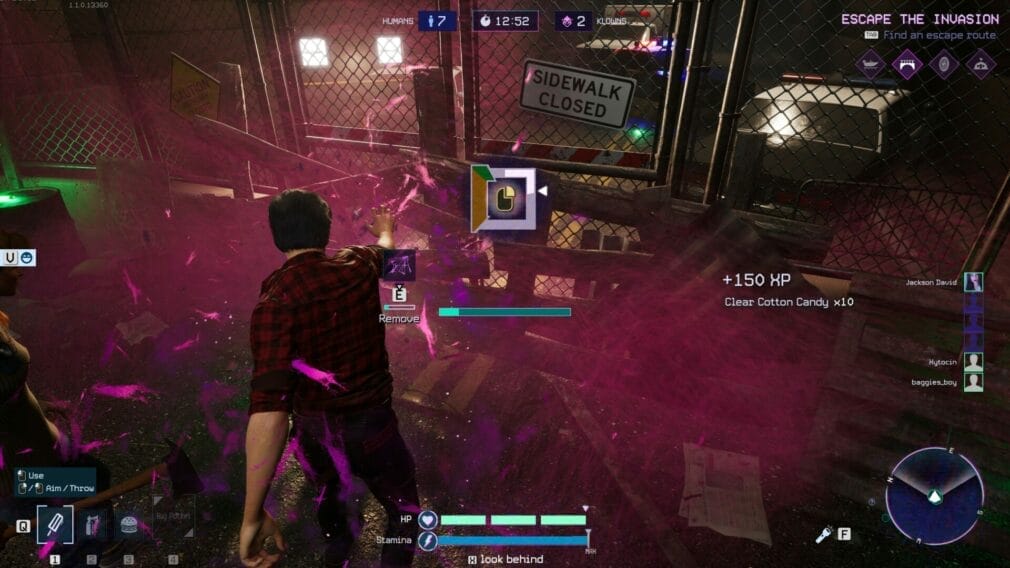This screenshot has width=1010, height=568.
Task: Select the spray bottle item slot
Action: [x=92, y=525]
